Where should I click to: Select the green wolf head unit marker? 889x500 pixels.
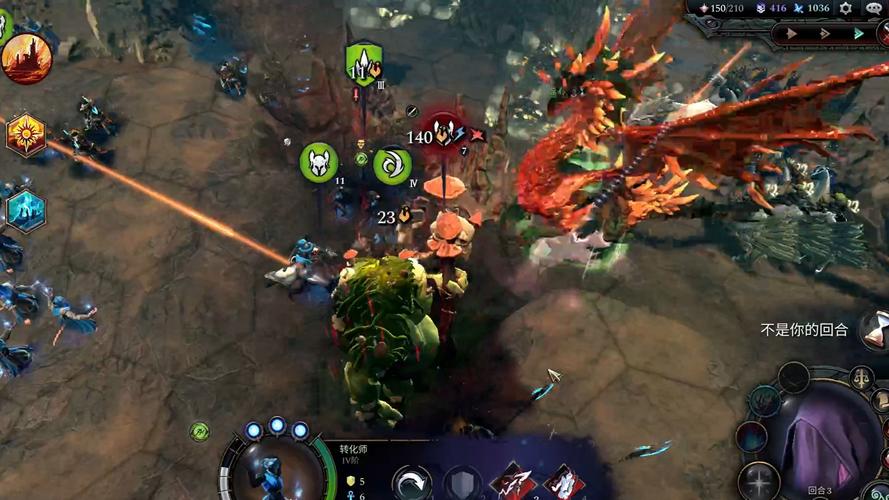point(319,162)
